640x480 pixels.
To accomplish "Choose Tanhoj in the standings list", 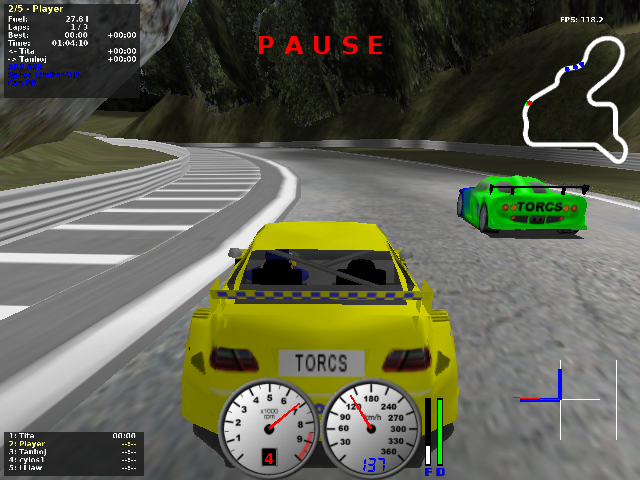I will (28, 452).
